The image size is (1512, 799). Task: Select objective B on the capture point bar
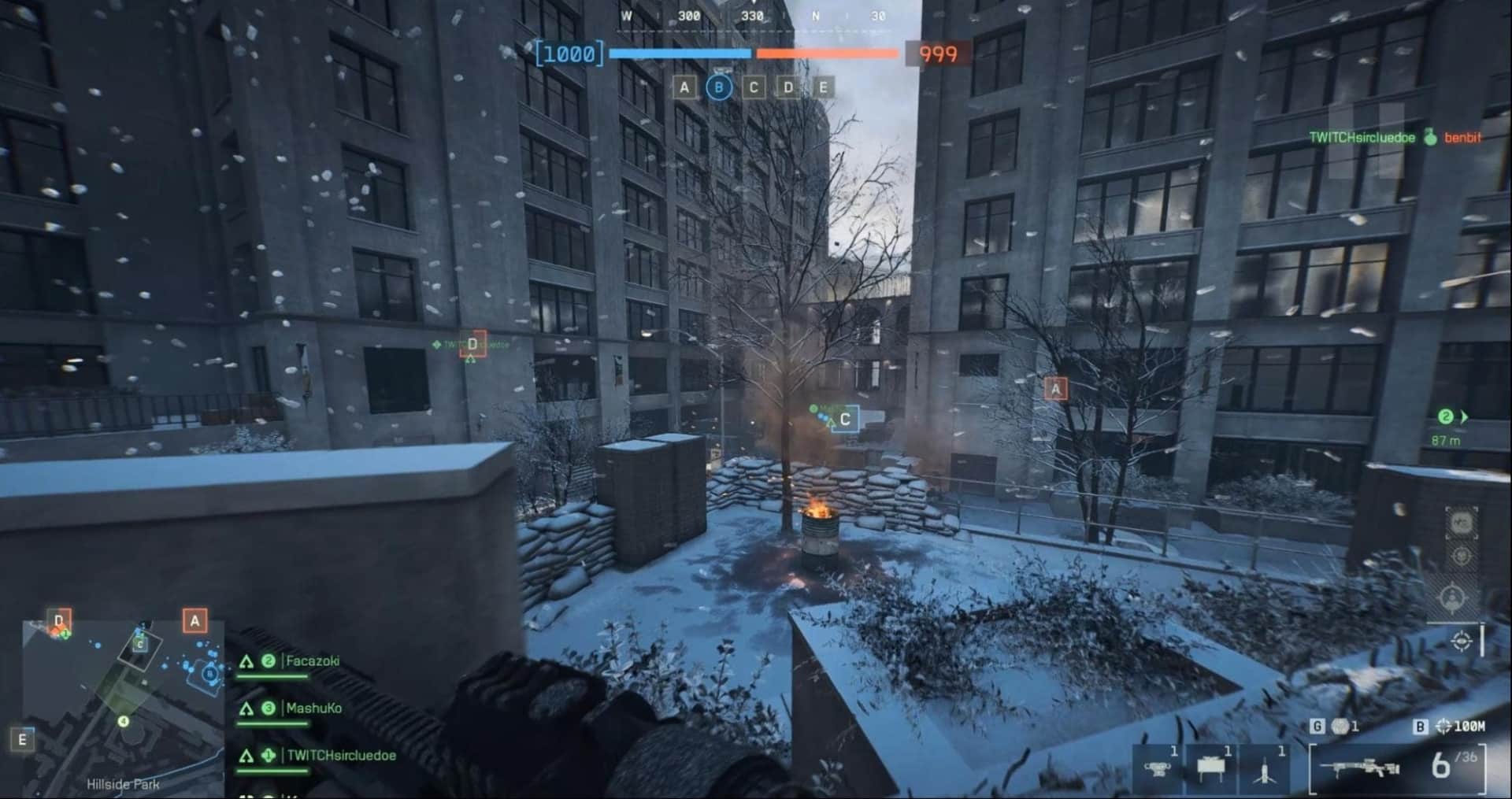[717, 88]
